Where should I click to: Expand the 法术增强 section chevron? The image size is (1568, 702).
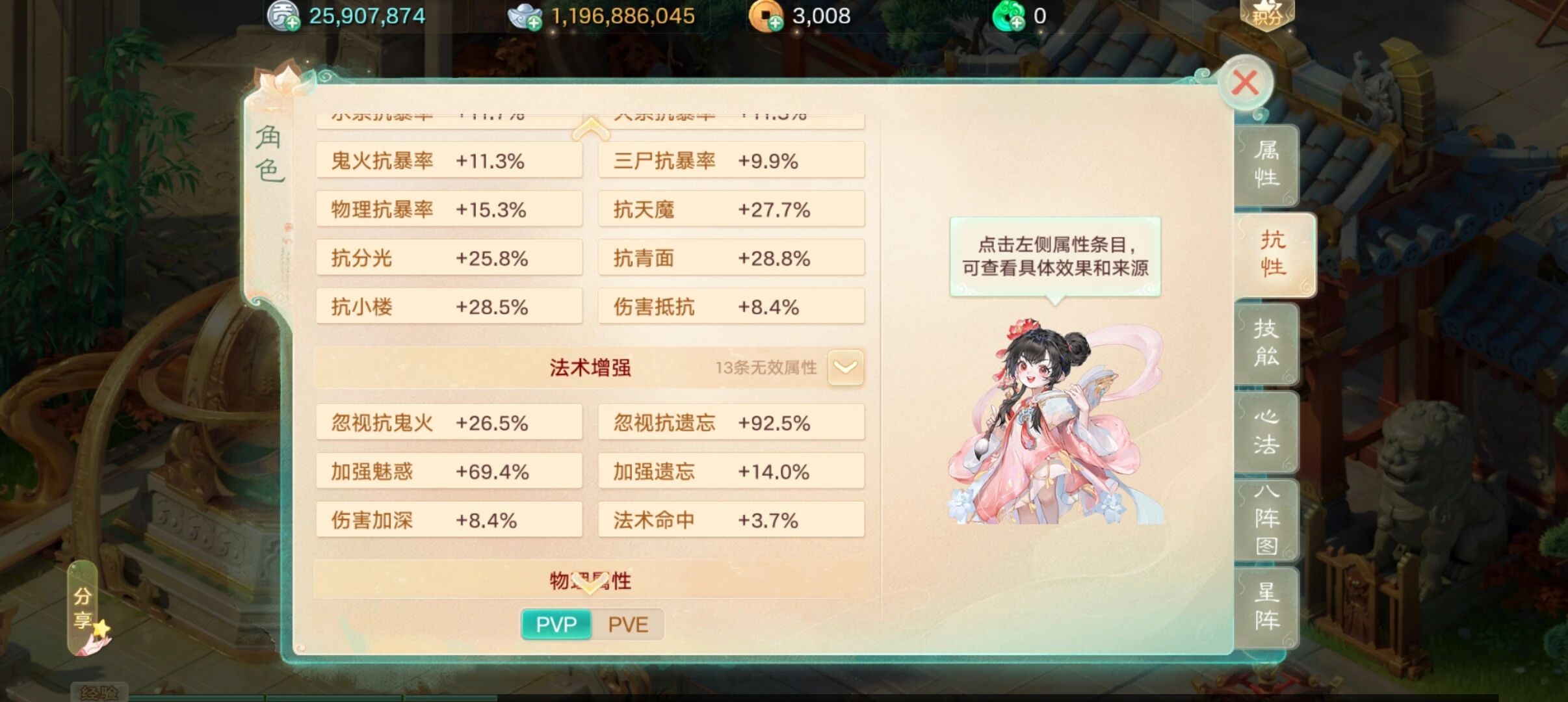coord(845,367)
